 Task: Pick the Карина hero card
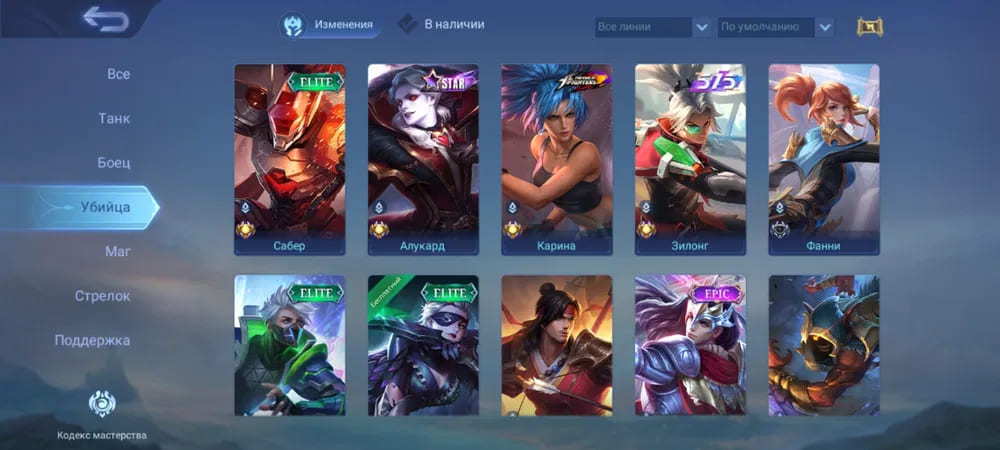(556, 159)
